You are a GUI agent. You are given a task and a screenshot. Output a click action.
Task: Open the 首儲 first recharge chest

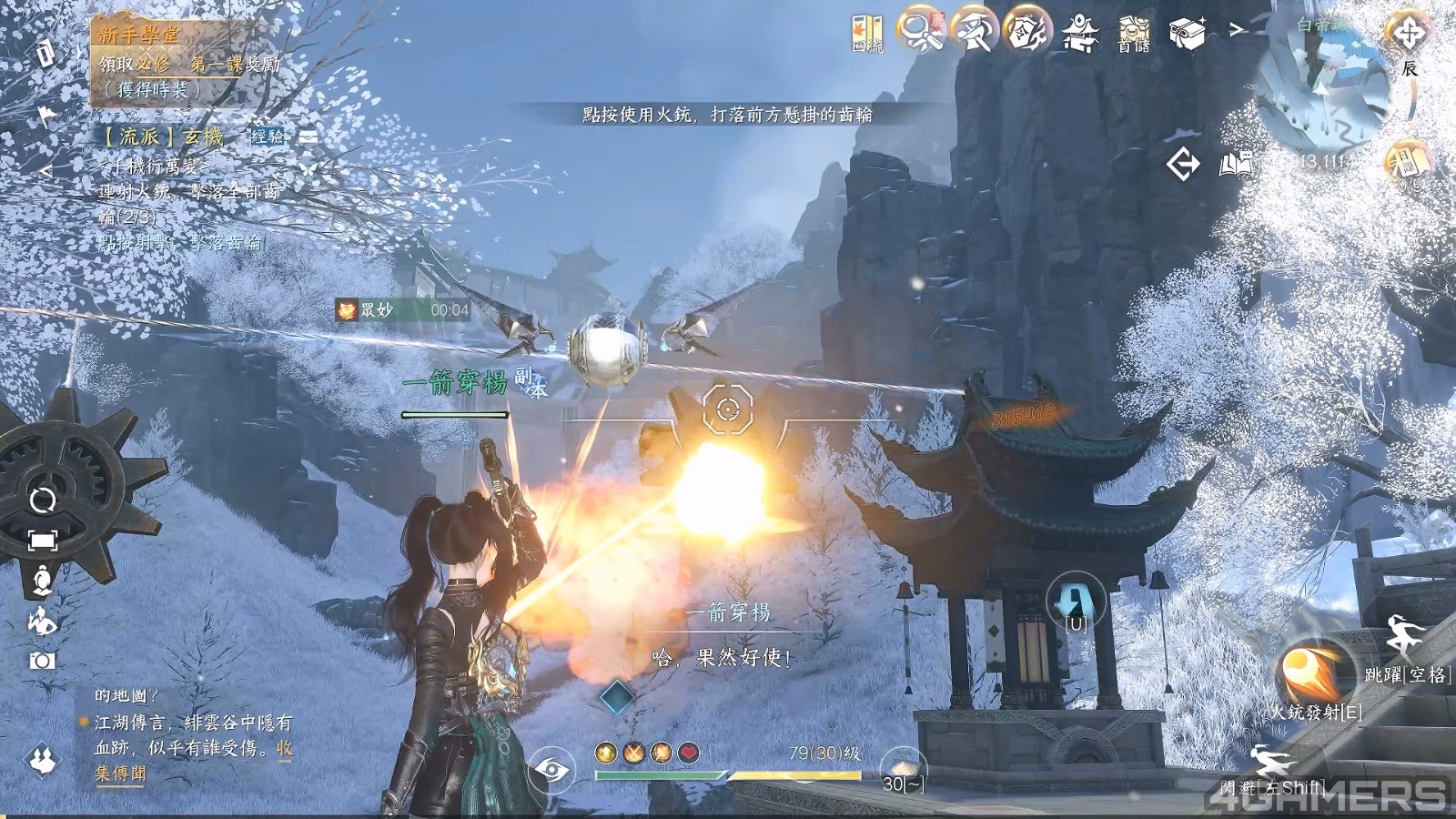tap(1134, 34)
